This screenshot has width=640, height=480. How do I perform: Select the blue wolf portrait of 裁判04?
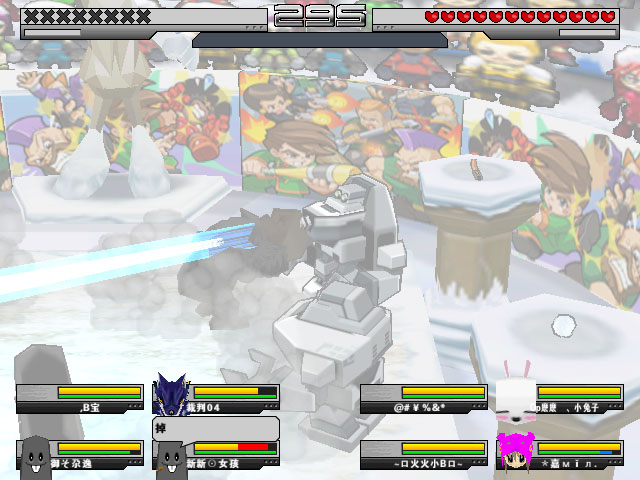click(170, 395)
